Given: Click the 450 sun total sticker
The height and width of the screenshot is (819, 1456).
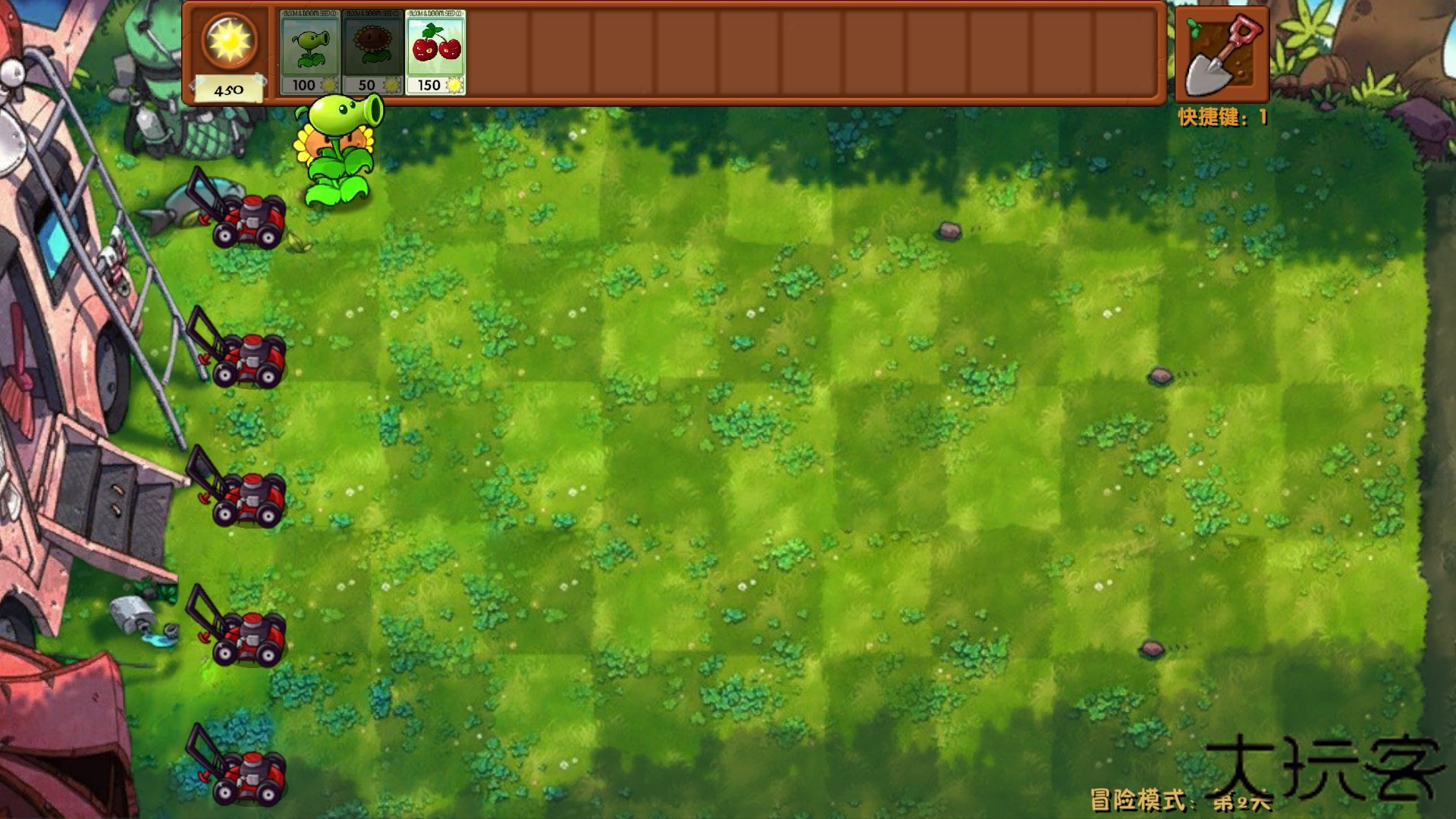Looking at the screenshot, I should click(227, 89).
